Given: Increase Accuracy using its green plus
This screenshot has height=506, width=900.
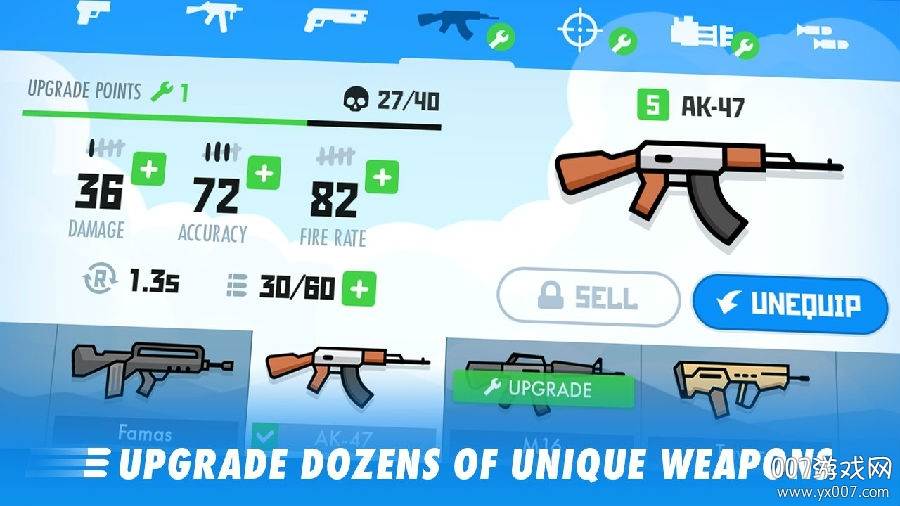Looking at the screenshot, I should pos(263,173).
